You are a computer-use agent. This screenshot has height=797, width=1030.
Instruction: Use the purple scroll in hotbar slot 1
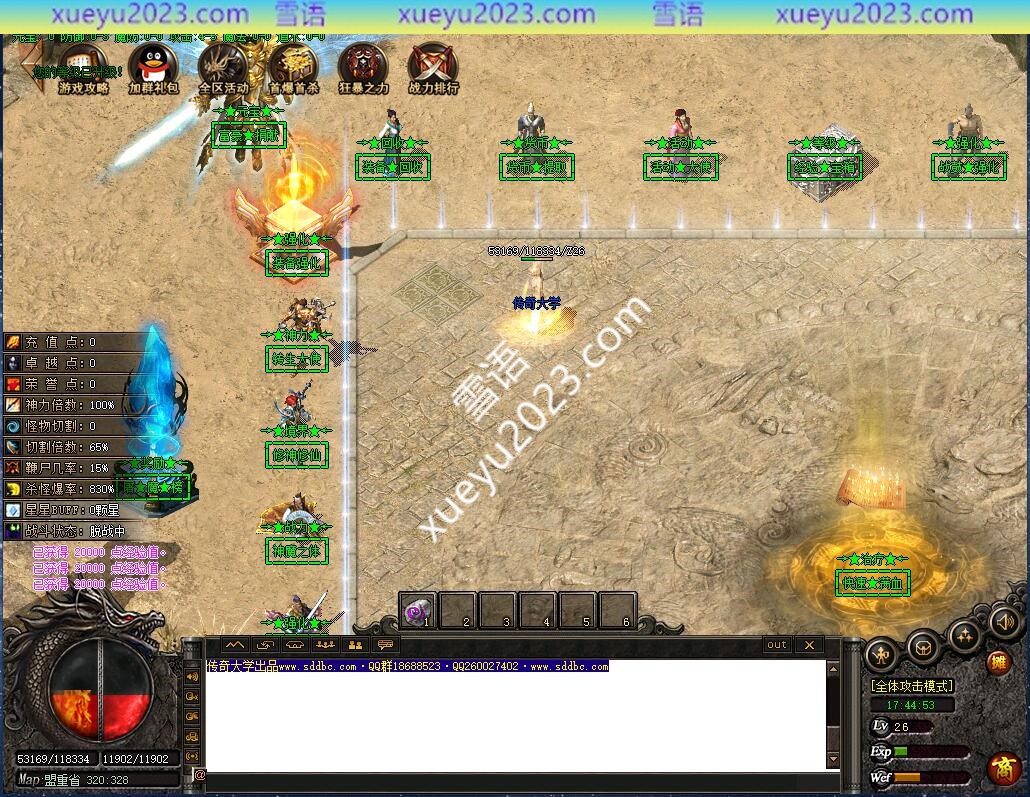(418, 609)
